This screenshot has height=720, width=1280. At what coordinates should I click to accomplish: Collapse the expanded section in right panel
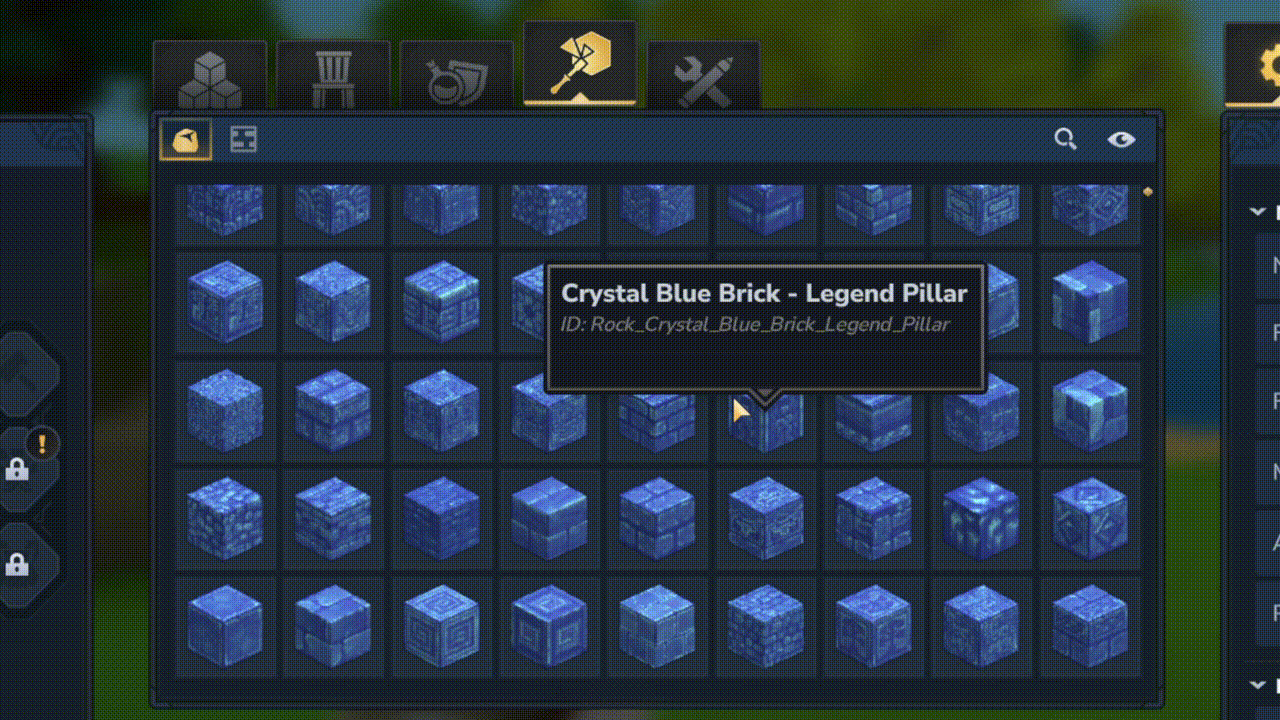[1257, 211]
